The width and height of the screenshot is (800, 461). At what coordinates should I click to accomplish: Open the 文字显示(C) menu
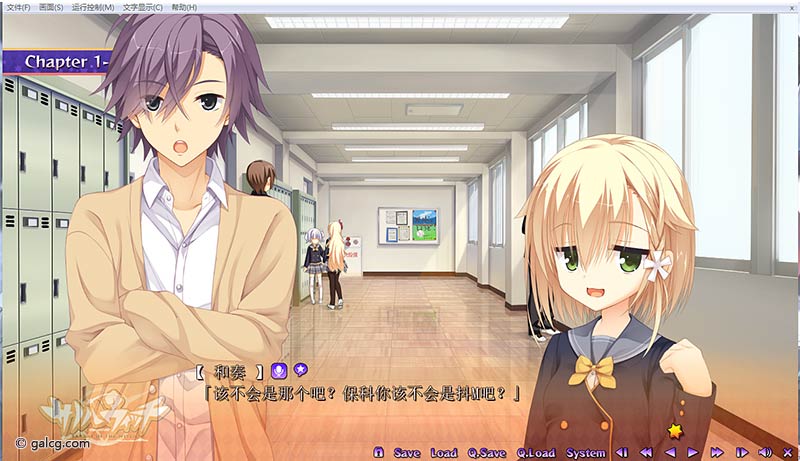[142, 7]
